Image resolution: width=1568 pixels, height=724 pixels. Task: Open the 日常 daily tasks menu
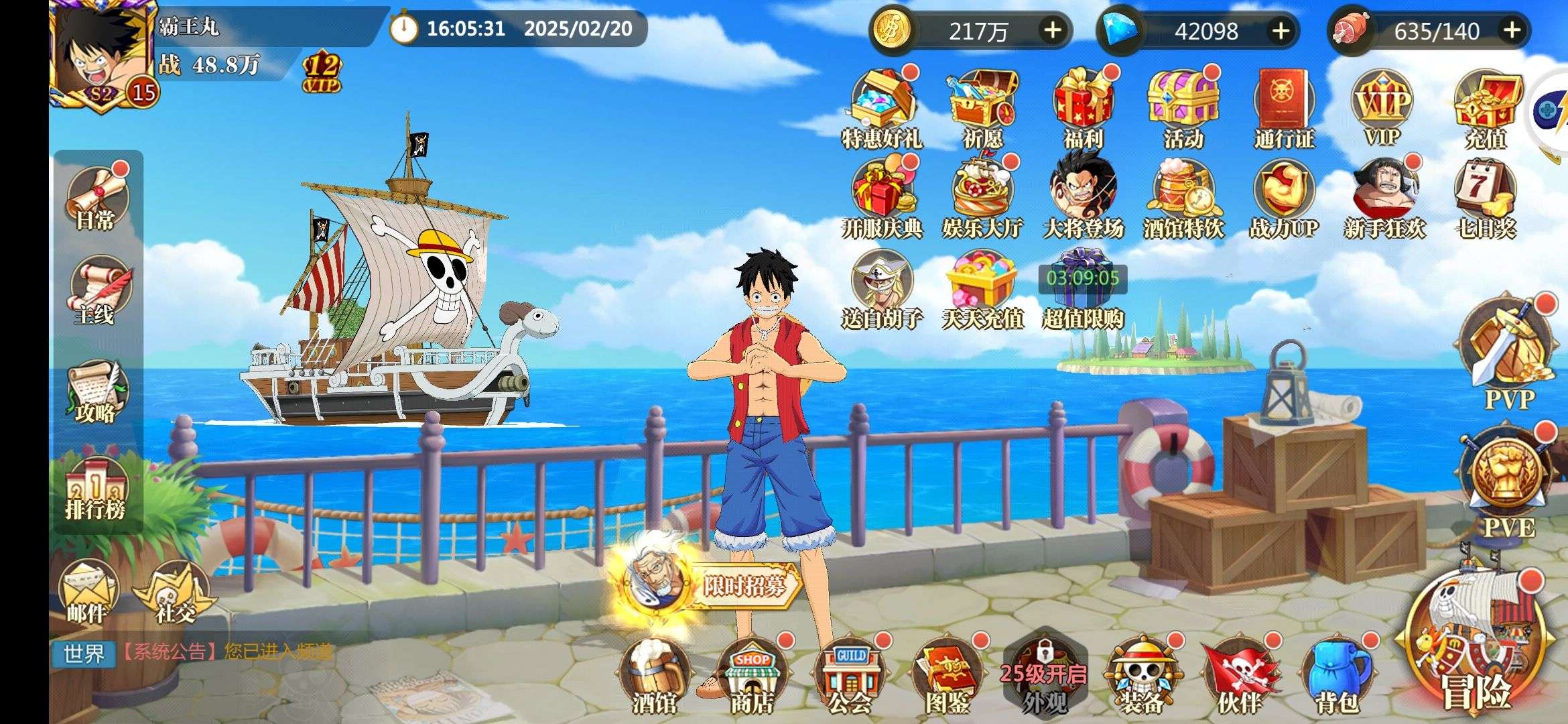click(x=98, y=197)
